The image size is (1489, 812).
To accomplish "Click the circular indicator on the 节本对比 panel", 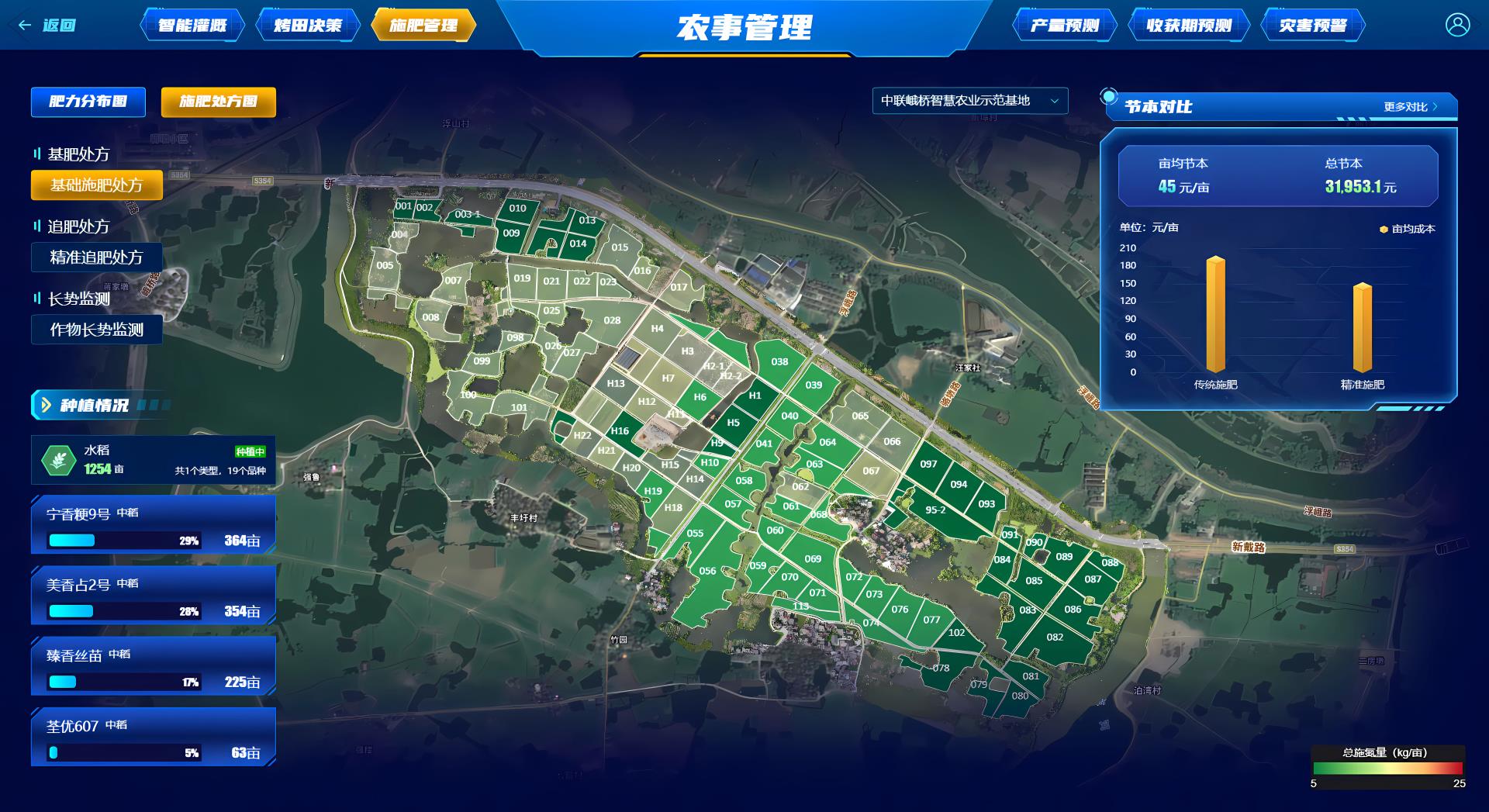I will coord(1107,95).
